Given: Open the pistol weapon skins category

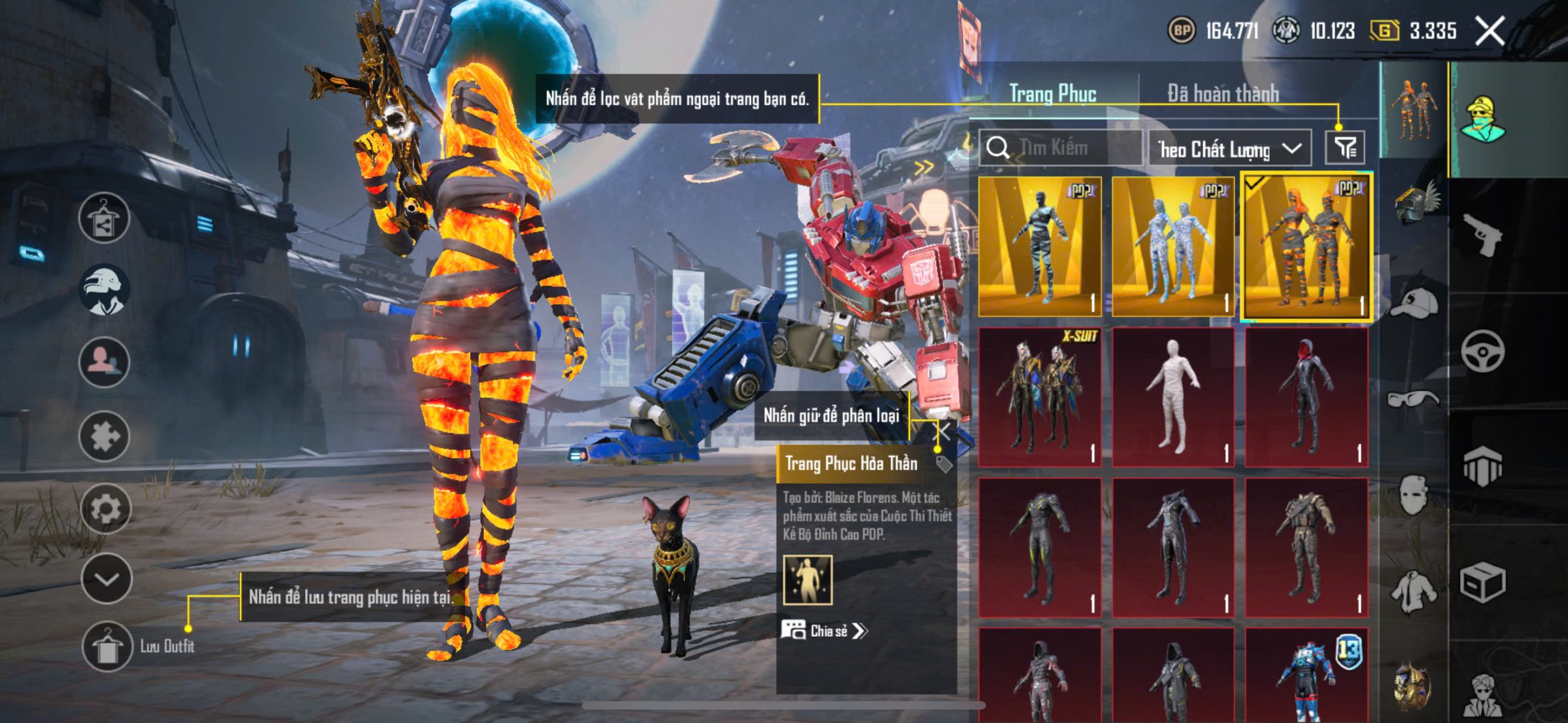Looking at the screenshot, I should [x=1482, y=234].
